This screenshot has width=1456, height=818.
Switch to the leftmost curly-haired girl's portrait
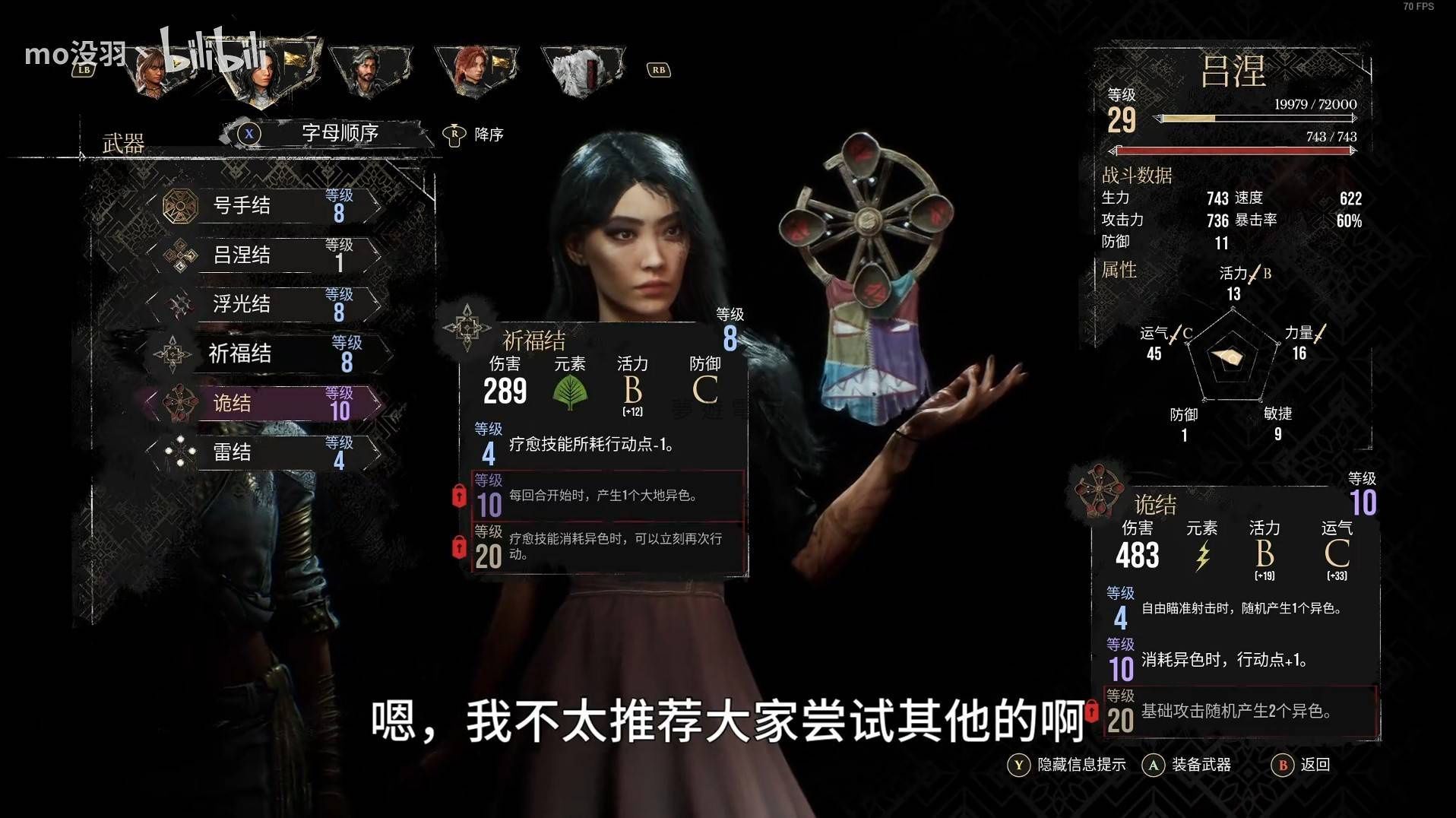154,70
